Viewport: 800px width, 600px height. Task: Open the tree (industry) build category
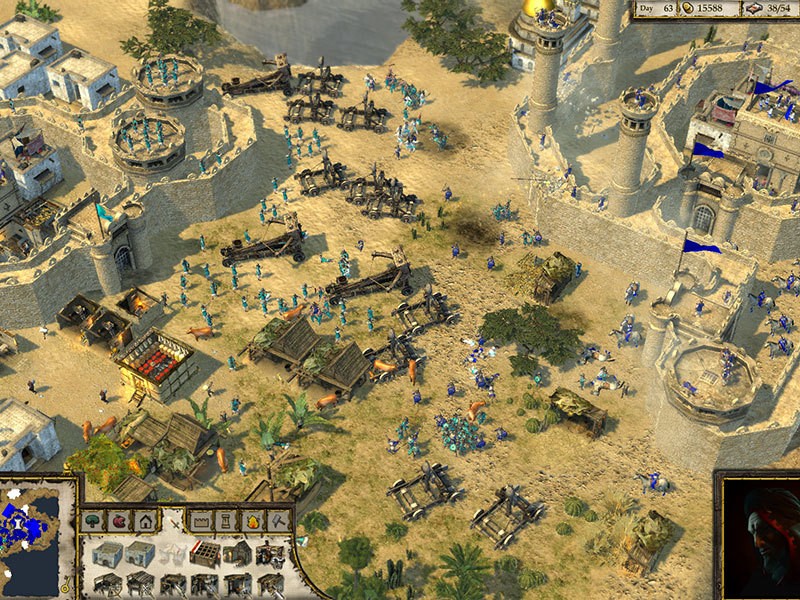(x=94, y=521)
